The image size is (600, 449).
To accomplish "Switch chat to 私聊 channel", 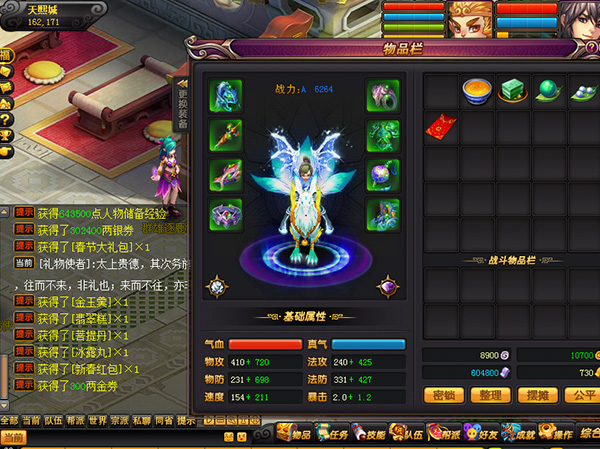I will pyautogui.click(x=141, y=420).
